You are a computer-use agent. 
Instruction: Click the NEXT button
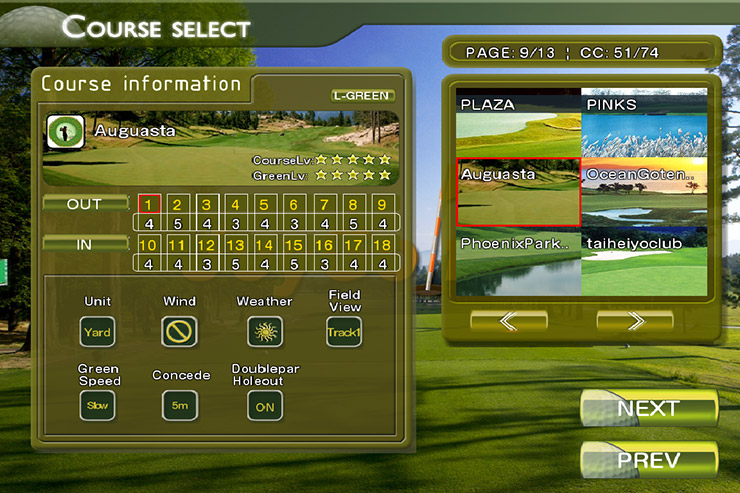point(649,408)
